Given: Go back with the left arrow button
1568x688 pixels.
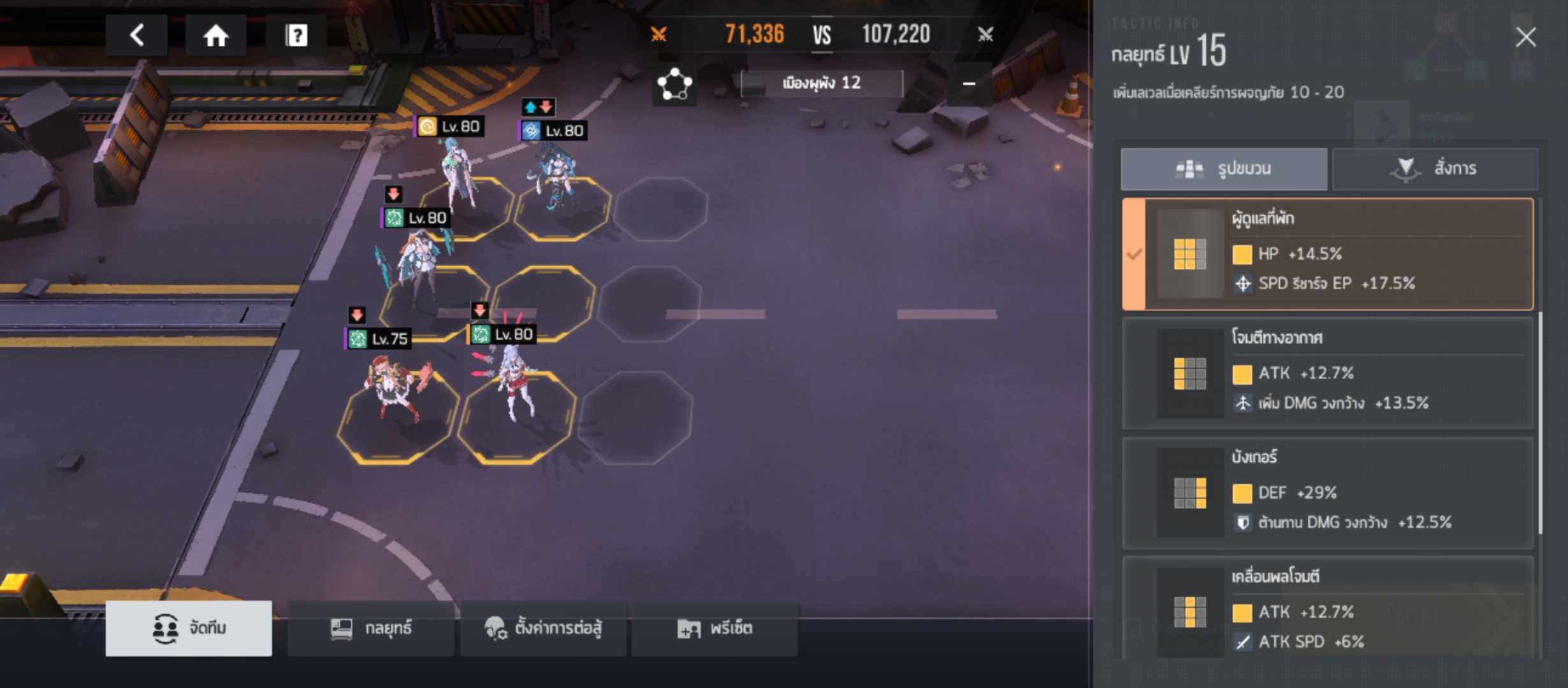Looking at the screenshot, I should tap(136, 35).
